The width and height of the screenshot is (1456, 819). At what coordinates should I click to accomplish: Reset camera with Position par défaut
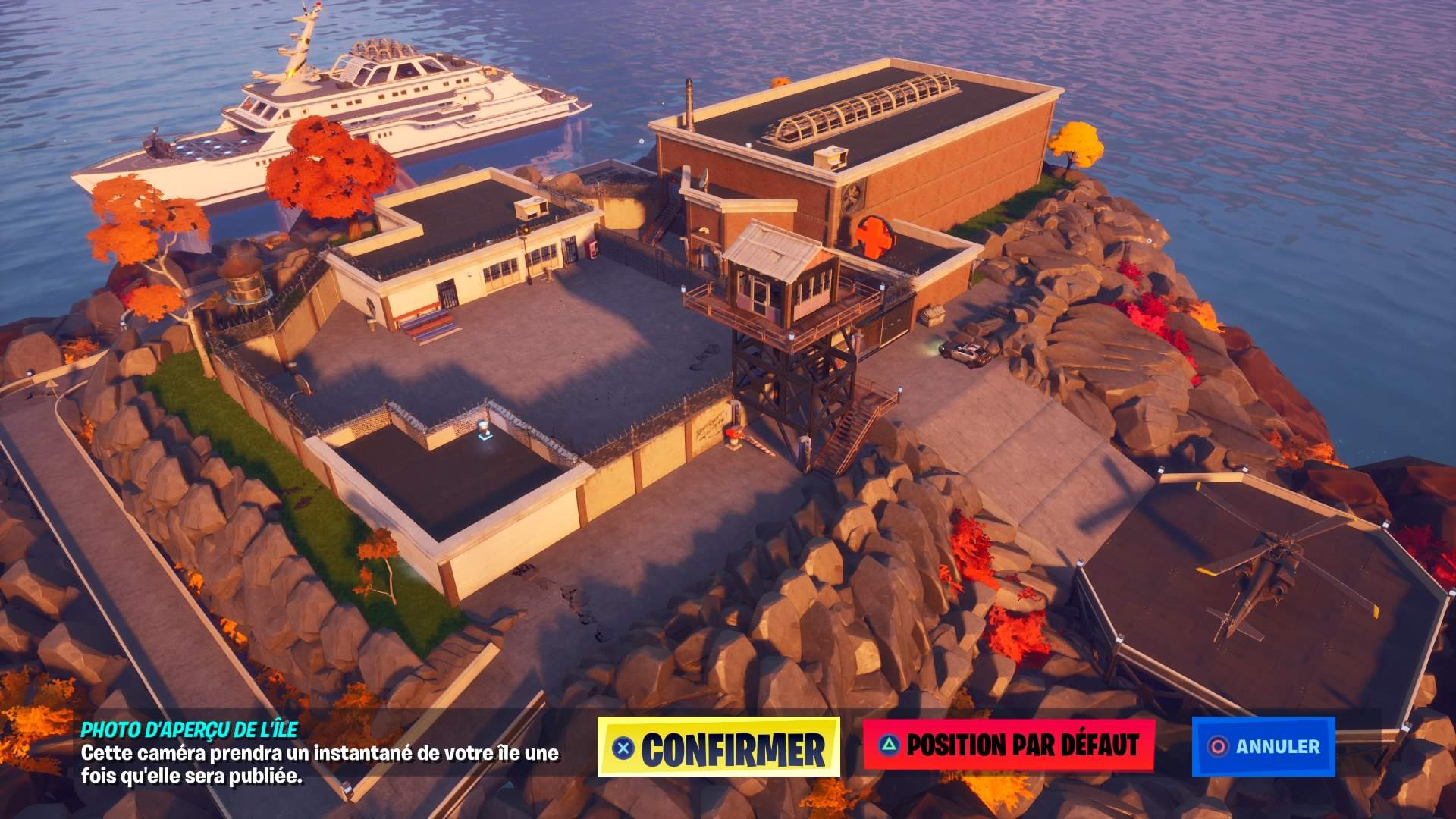click(x=1009, y=745)
